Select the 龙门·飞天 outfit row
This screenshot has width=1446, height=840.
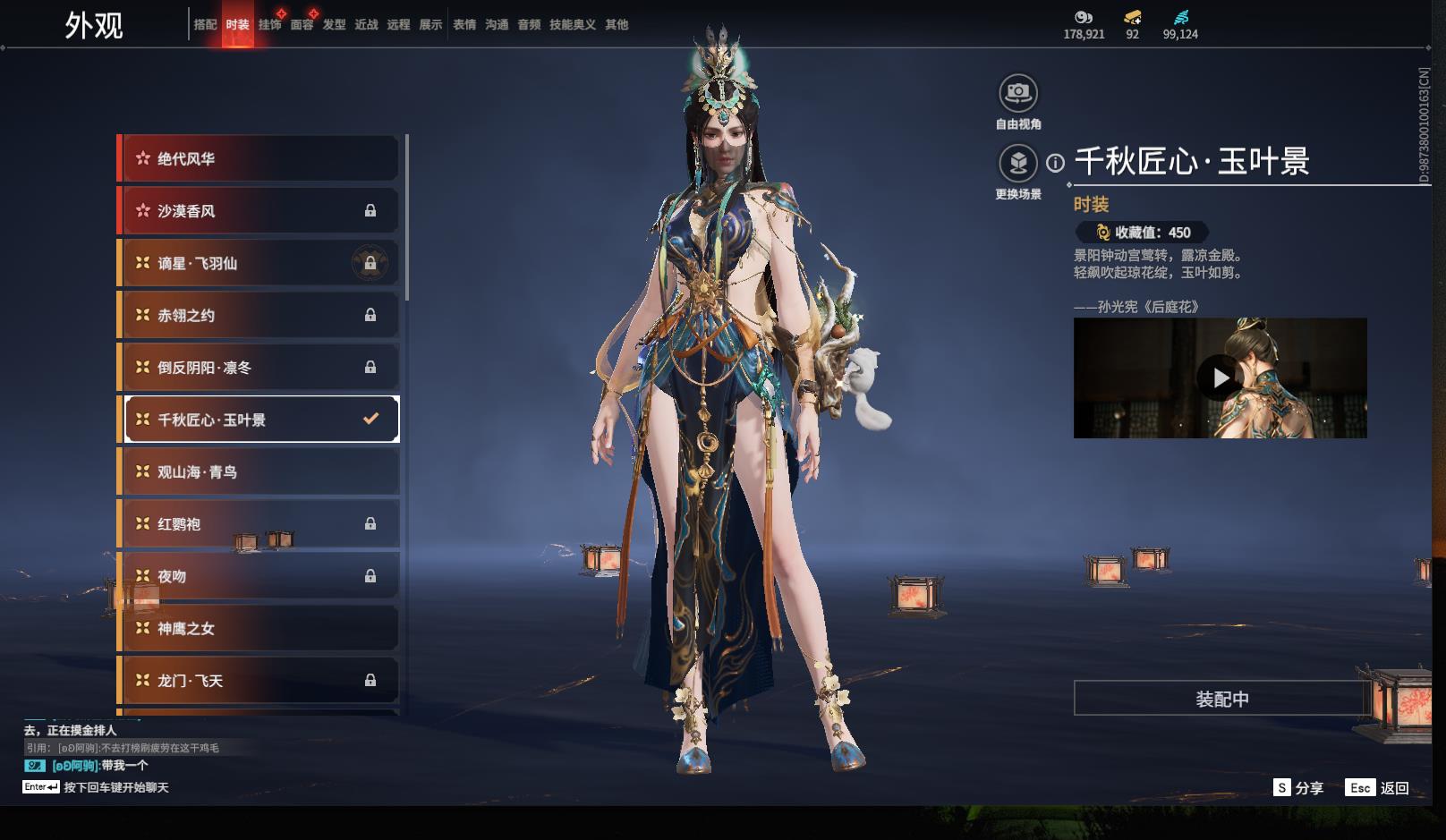coord(259,681)
